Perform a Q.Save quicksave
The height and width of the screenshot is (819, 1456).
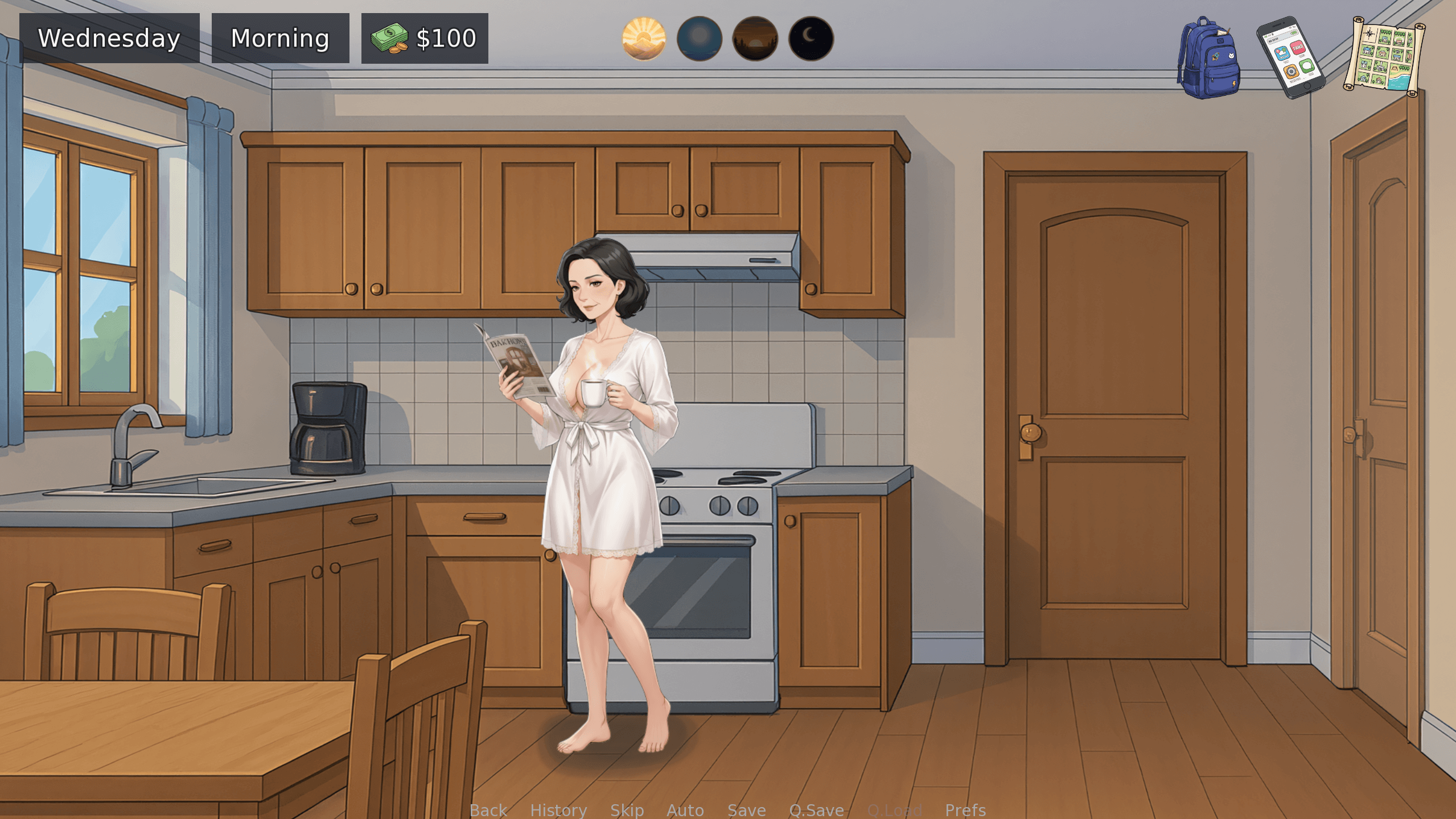pos(817,810)
